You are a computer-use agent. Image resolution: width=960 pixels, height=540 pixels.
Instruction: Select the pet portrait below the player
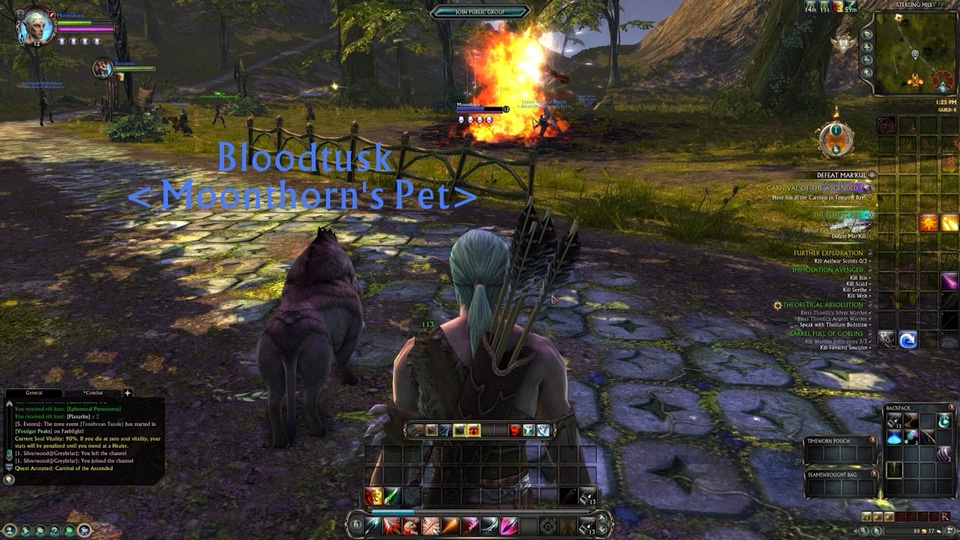point(102,68)
